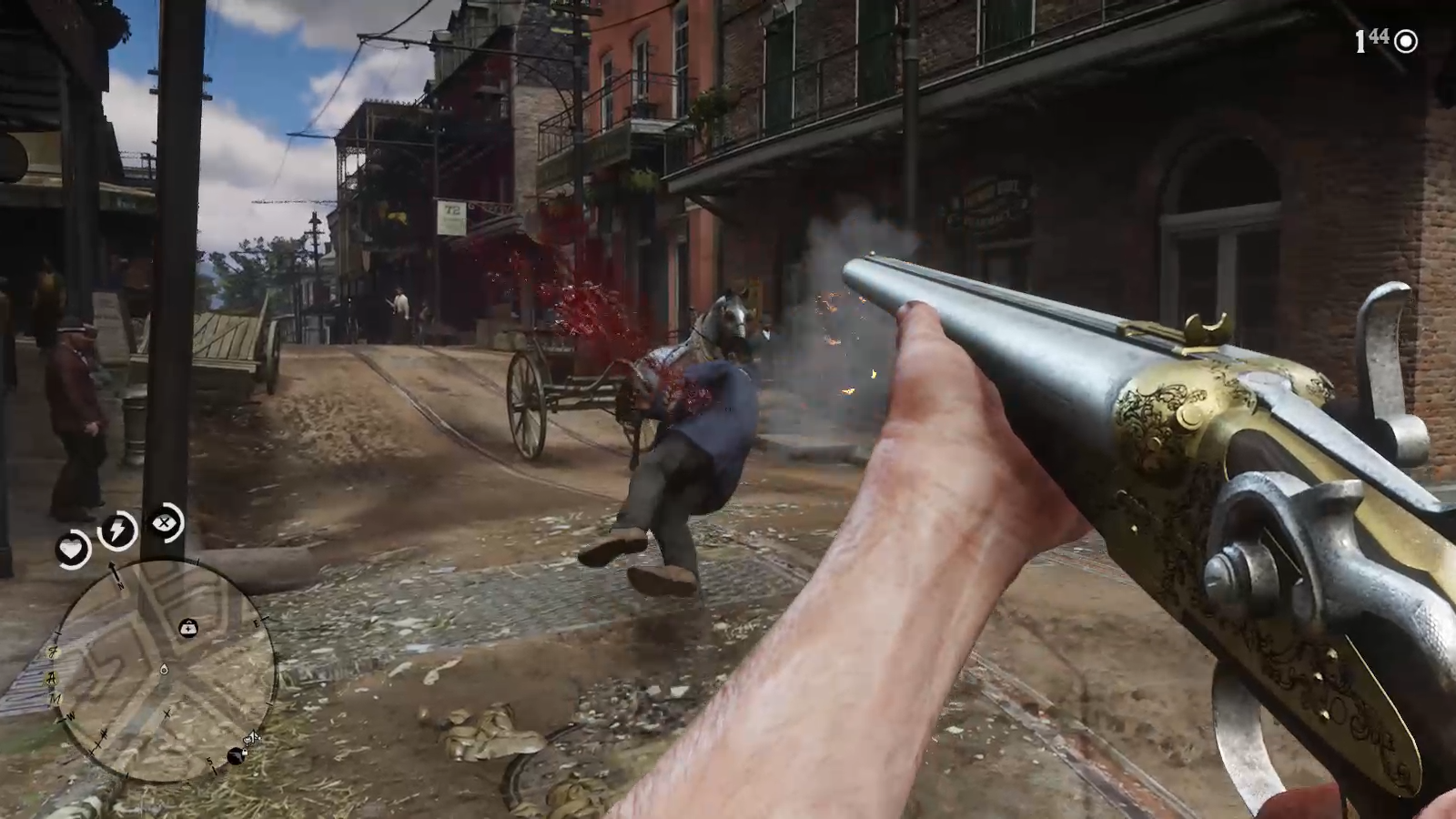Select the lightning bolt stamina core
This screenshot has width=1456, height=819.
pos(118,531)
